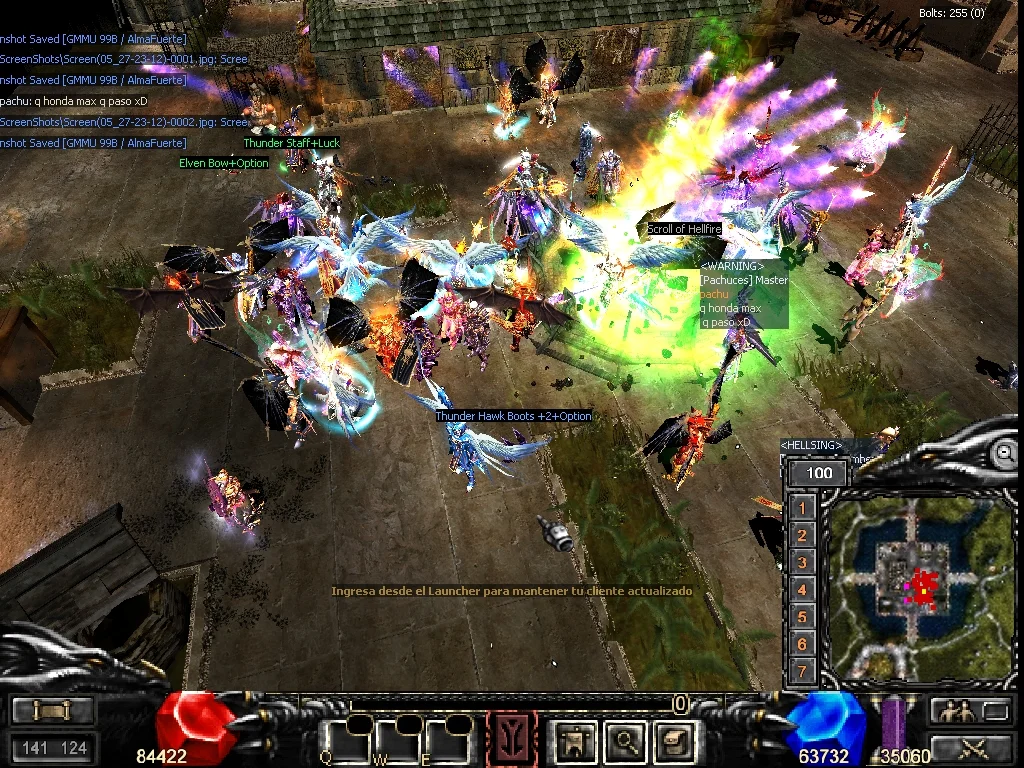The image size is (1024, 768).
Task: Click the crossed swords button
Action: (971, 746)
